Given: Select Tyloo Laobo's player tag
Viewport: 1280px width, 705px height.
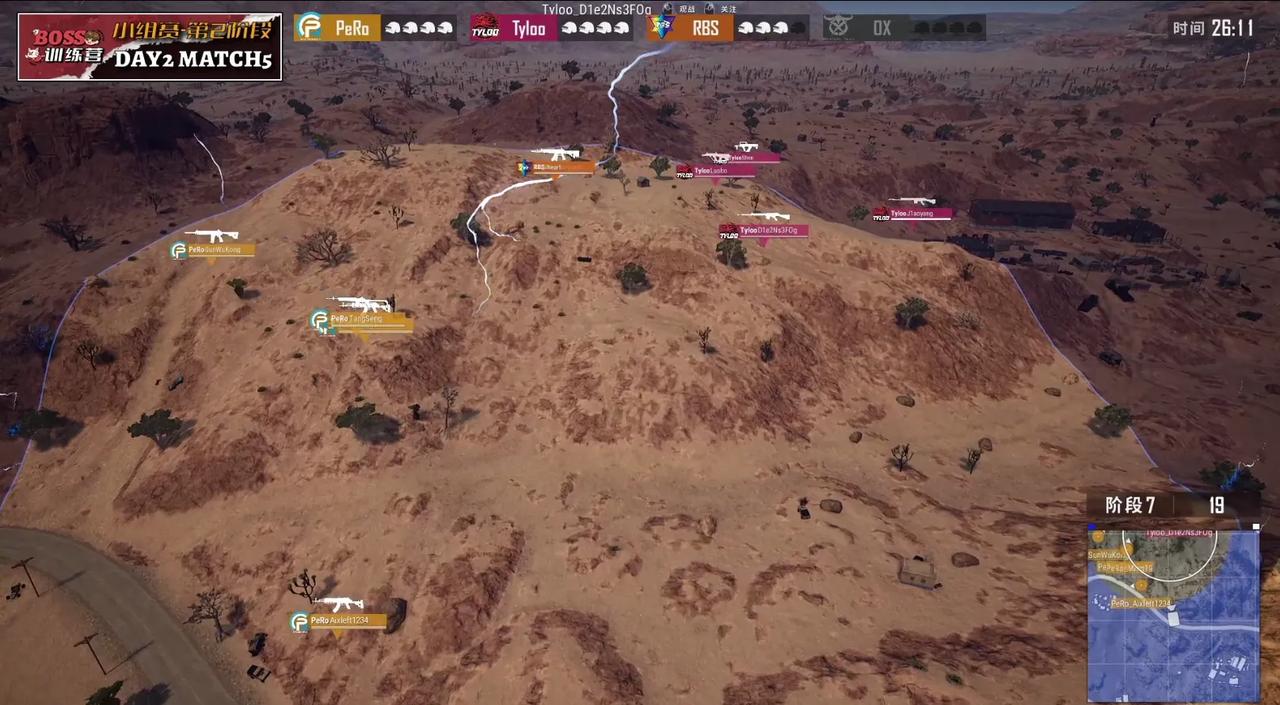Looking at the screenshot, I should pyautogui.click(x=716, y=171).
